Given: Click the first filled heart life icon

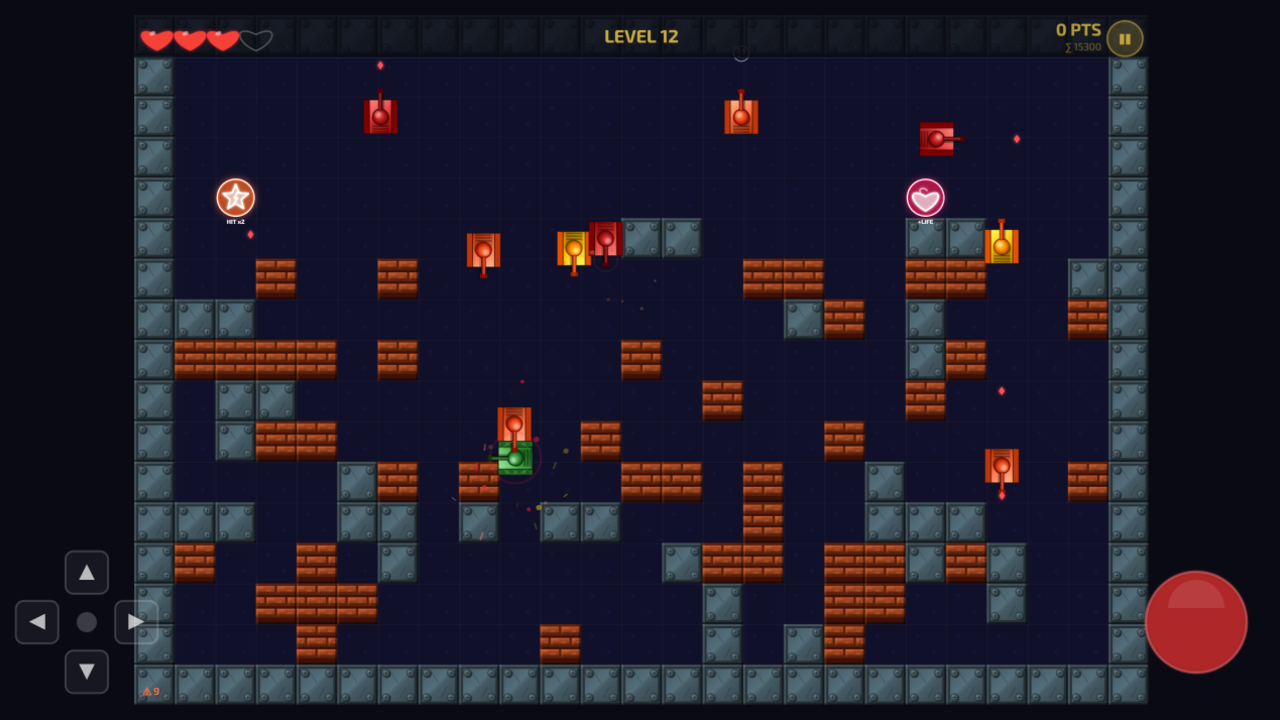Looking at the screenshot, I should pos(157,40).
